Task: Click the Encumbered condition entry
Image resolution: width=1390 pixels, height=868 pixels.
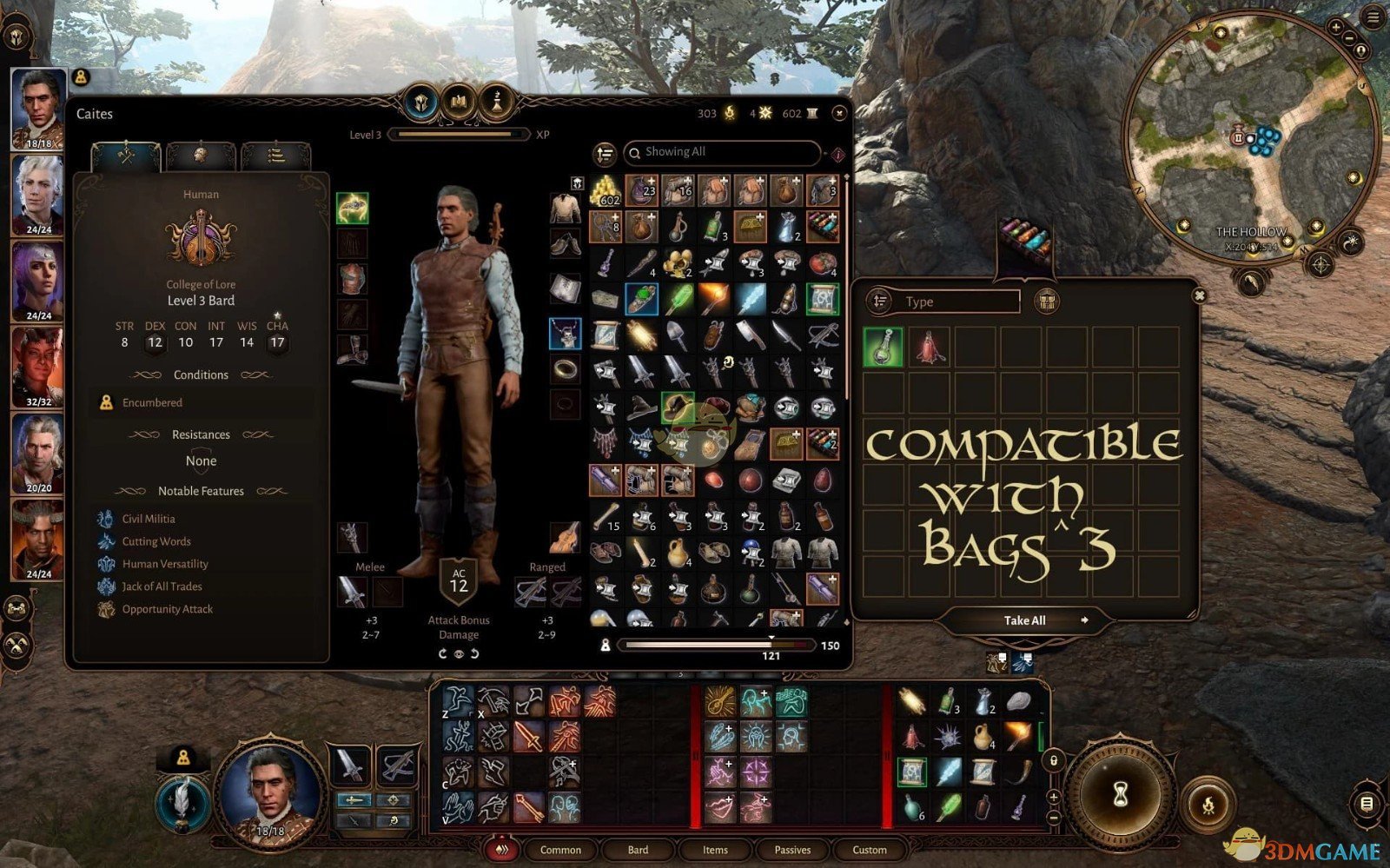Action: [152, 402]
